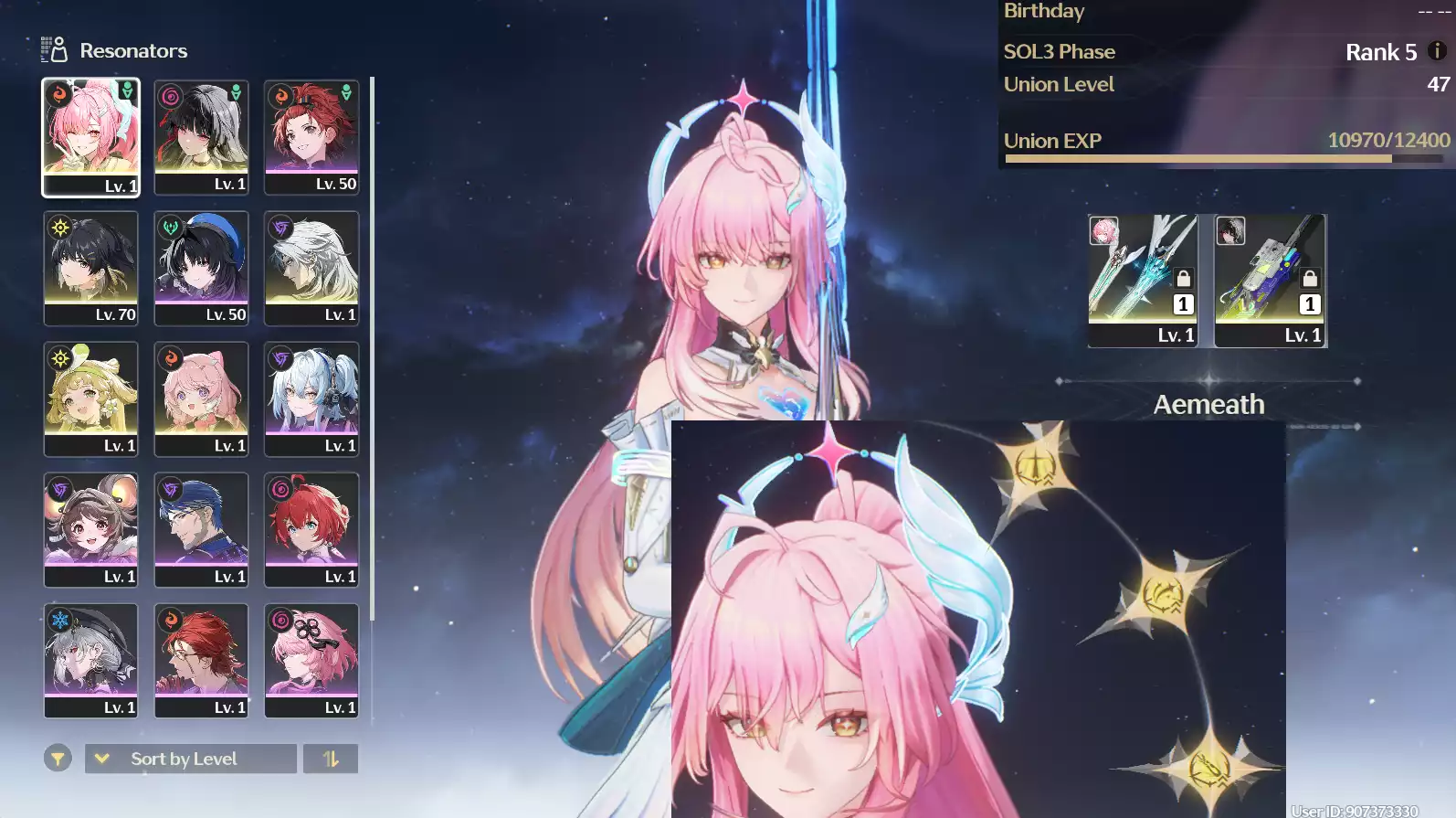Open the Sort by Level dropdown
Image resolution: width=1456 pixels, height=818 pixels.
click(189, 758)
